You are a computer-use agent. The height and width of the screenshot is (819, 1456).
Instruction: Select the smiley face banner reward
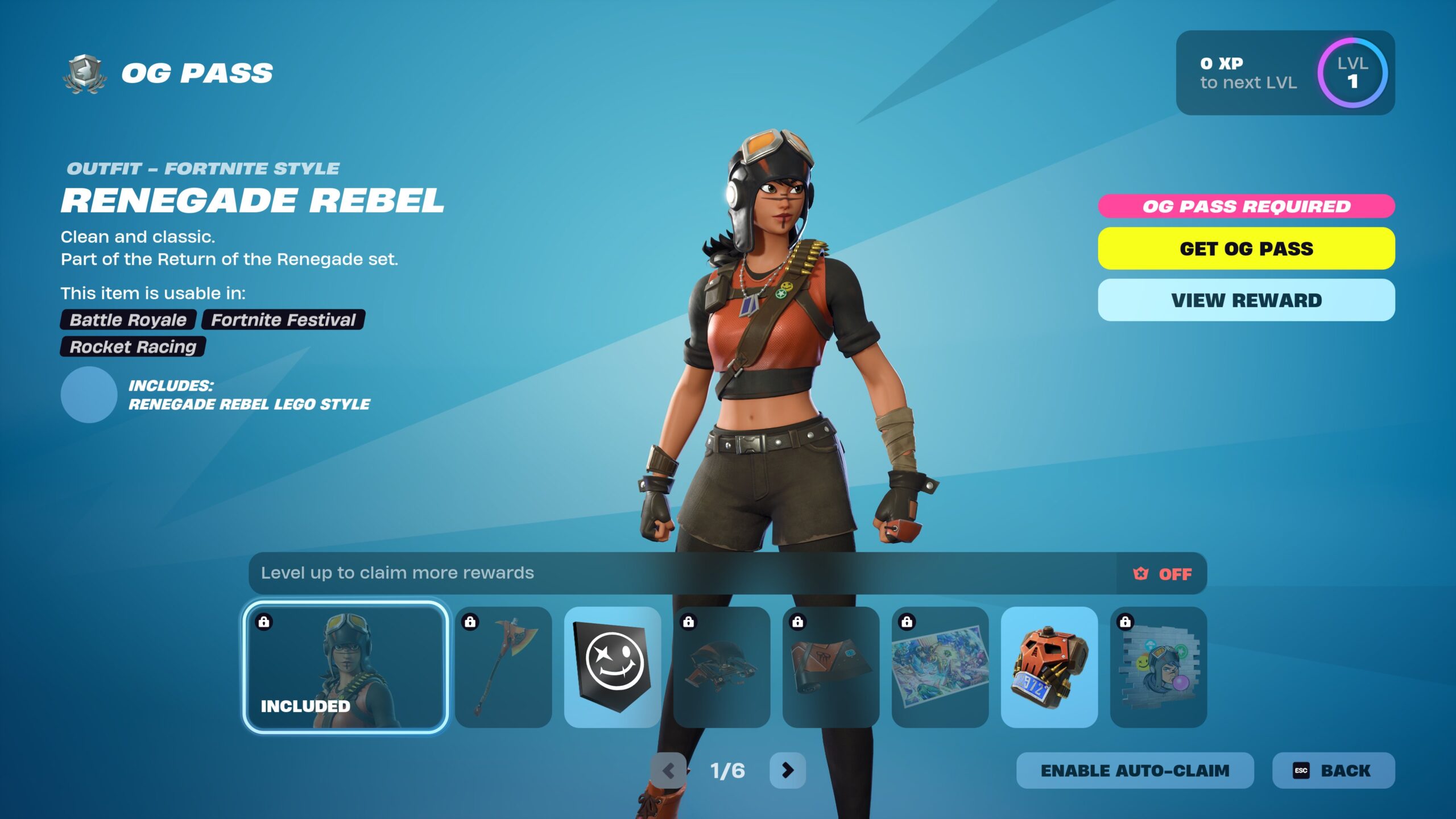(613, 667)
